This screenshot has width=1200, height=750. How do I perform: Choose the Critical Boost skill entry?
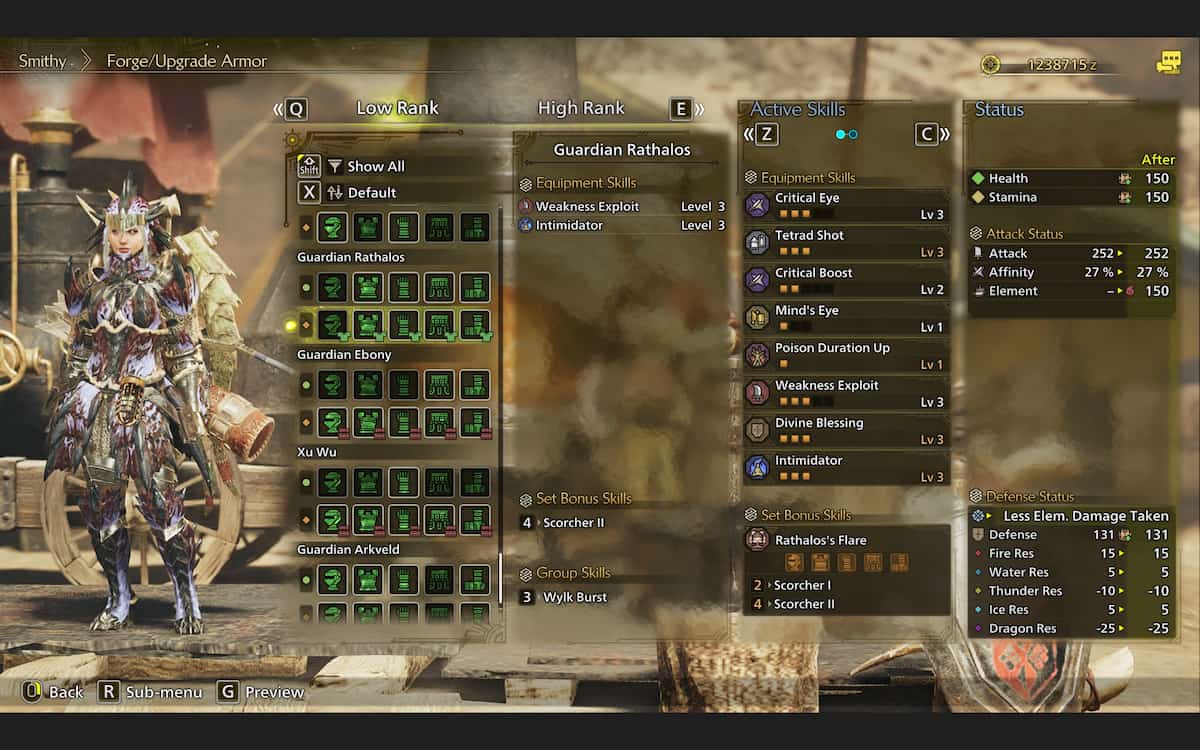point(846,280)
